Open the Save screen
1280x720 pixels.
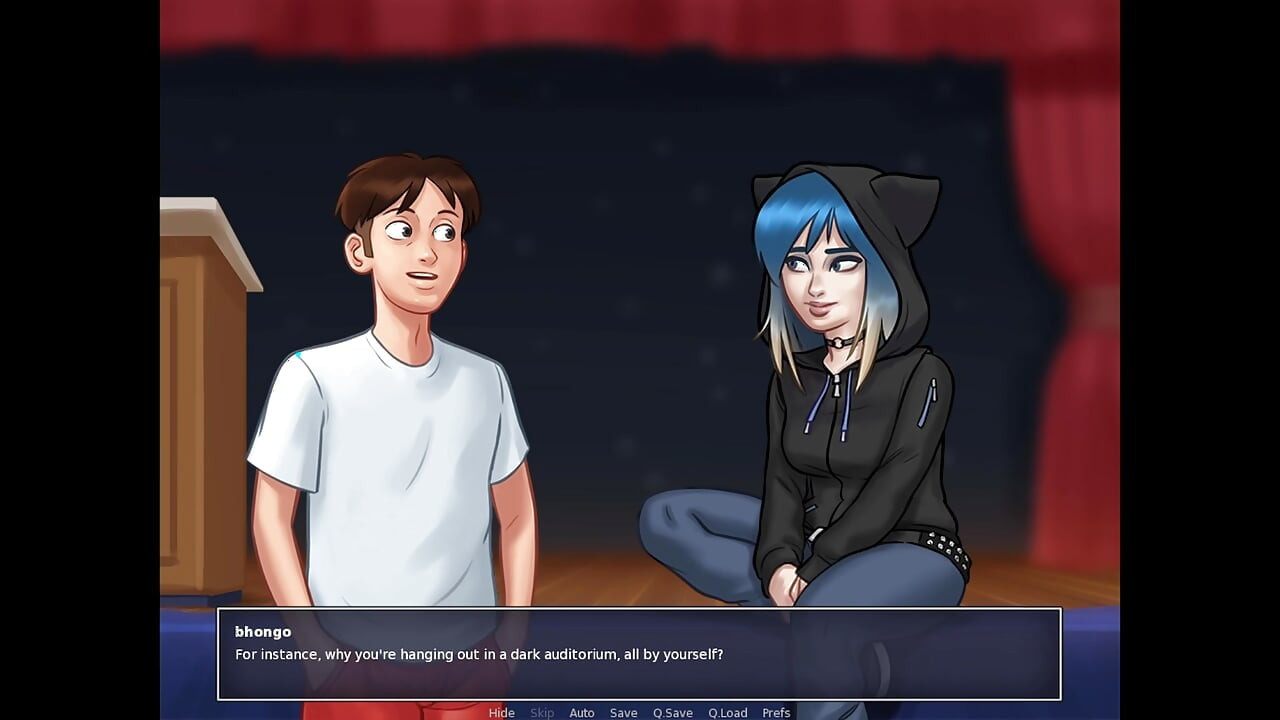(622, 712)
